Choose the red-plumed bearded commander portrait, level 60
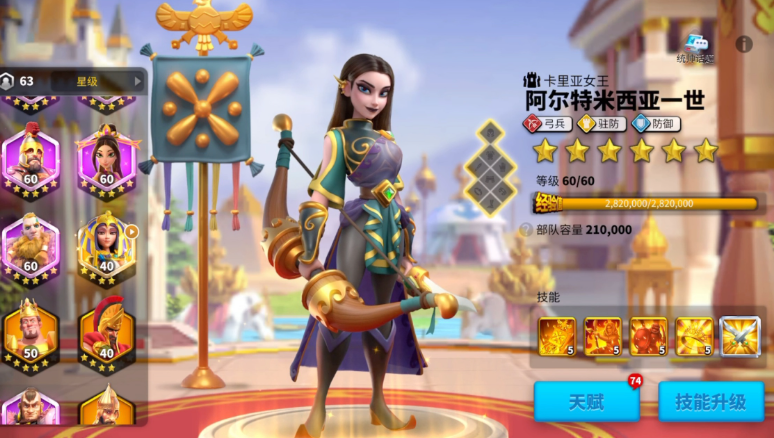 click(30, 160)
